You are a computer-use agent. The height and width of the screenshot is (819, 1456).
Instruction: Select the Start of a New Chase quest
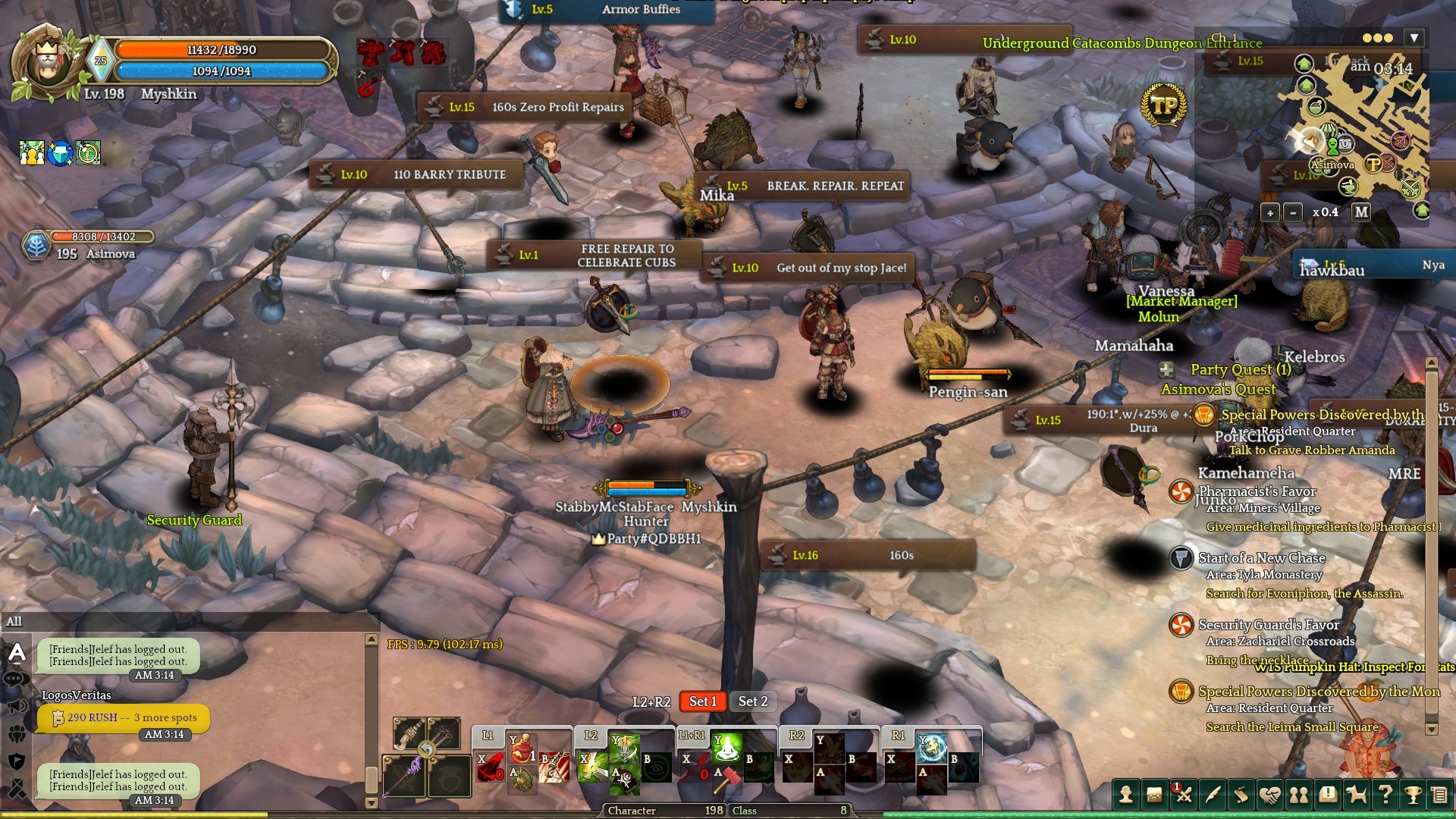pos(1261,558)
